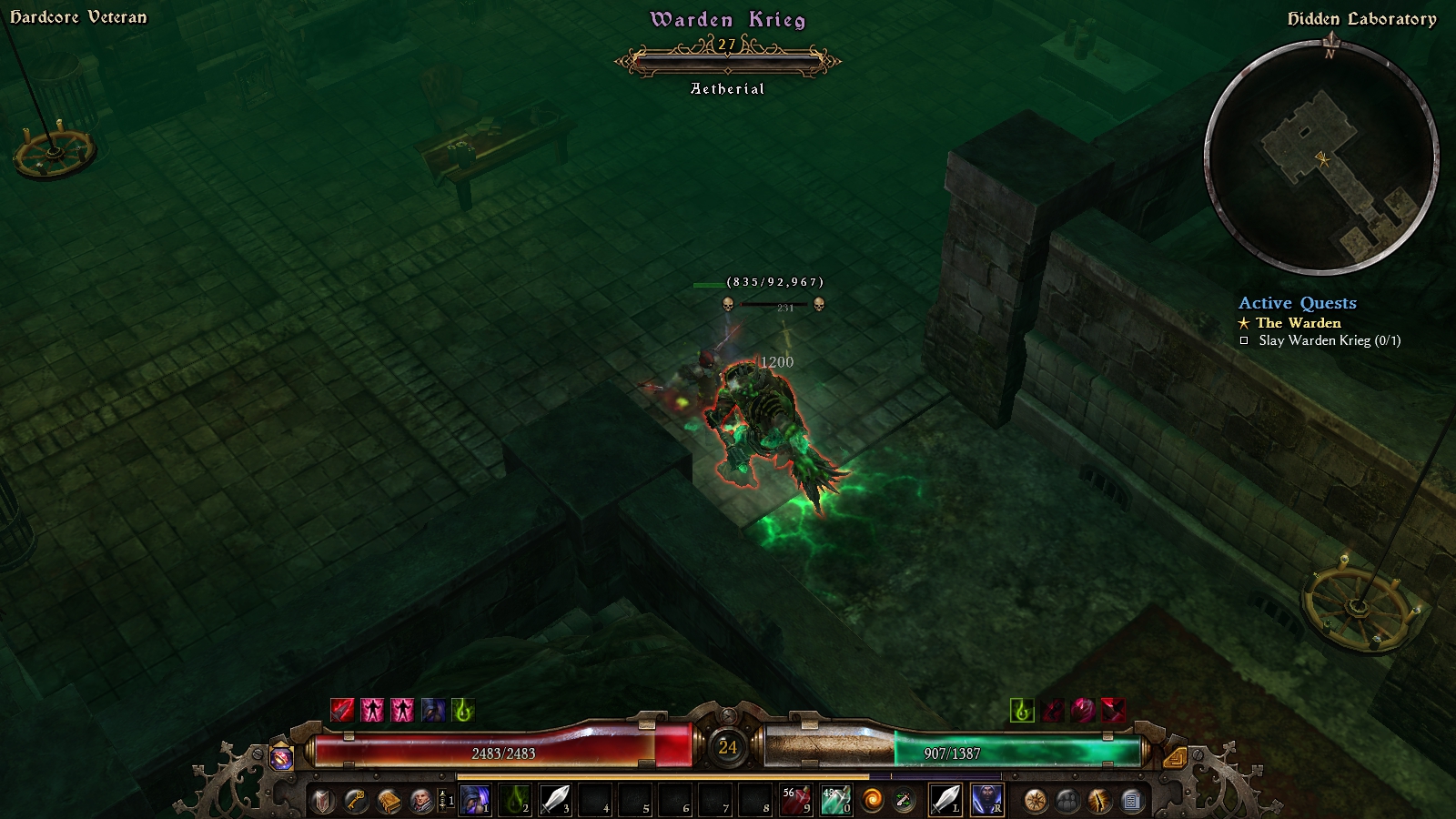Screen dimensions: 1456x819
Task: Open the world map compass button
Action: coord(1036,801)
